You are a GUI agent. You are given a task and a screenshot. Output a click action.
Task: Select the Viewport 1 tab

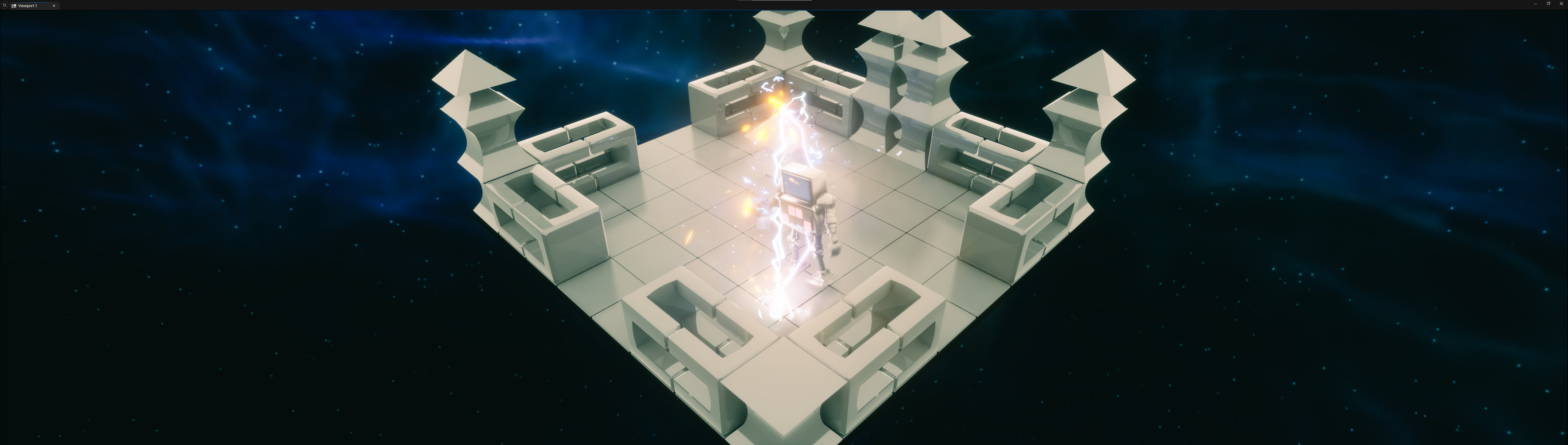(28, 6)
